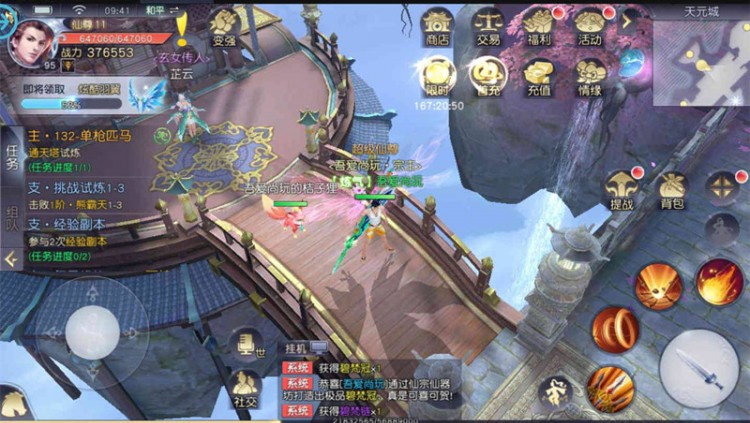Open the 商店 shop icon
This screenshot has width=750, height=423.
[437, 26]
